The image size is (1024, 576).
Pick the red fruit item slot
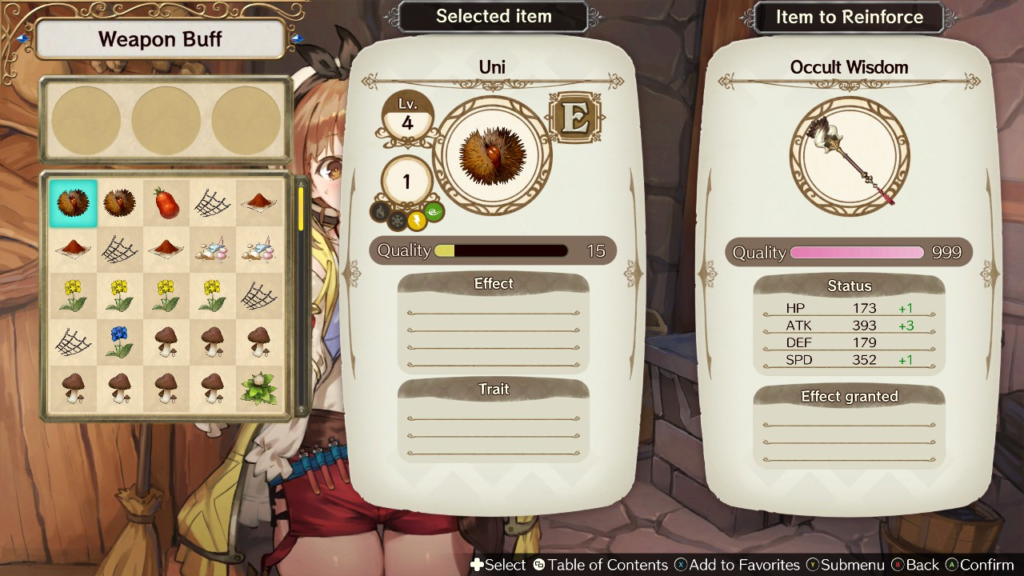pos(166,204)
